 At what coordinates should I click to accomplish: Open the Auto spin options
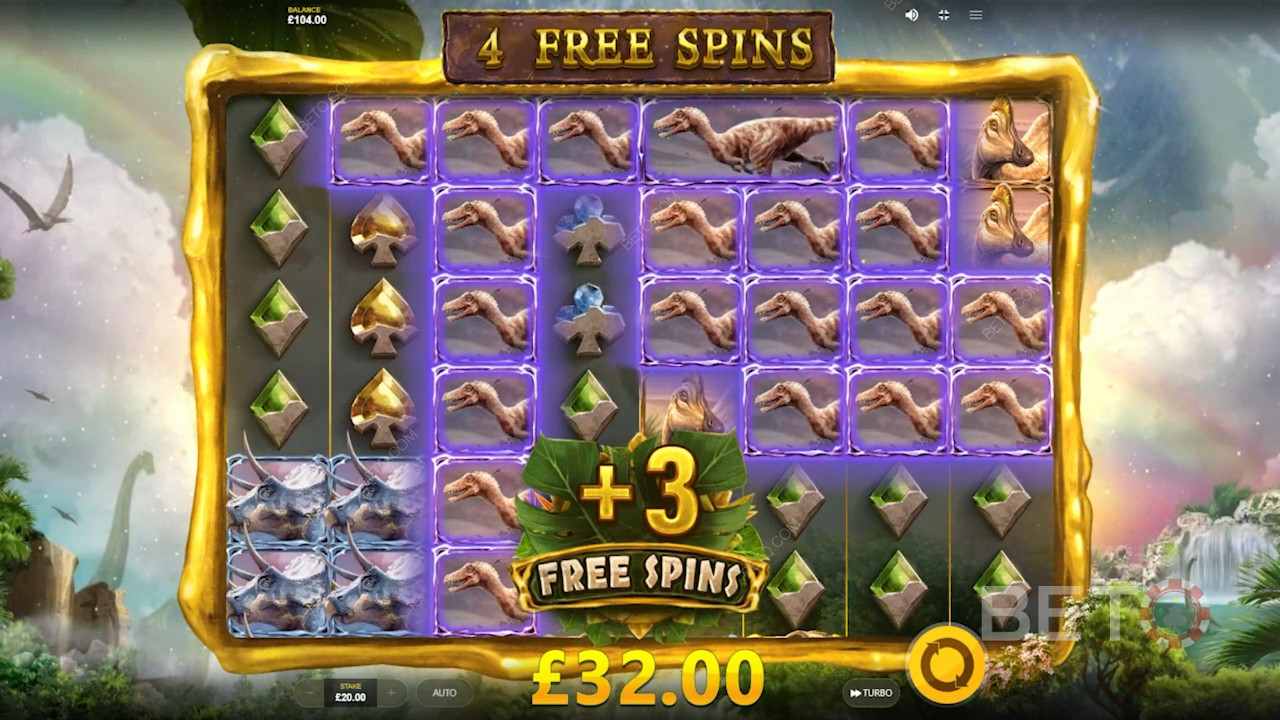click(x=444, y=693)
